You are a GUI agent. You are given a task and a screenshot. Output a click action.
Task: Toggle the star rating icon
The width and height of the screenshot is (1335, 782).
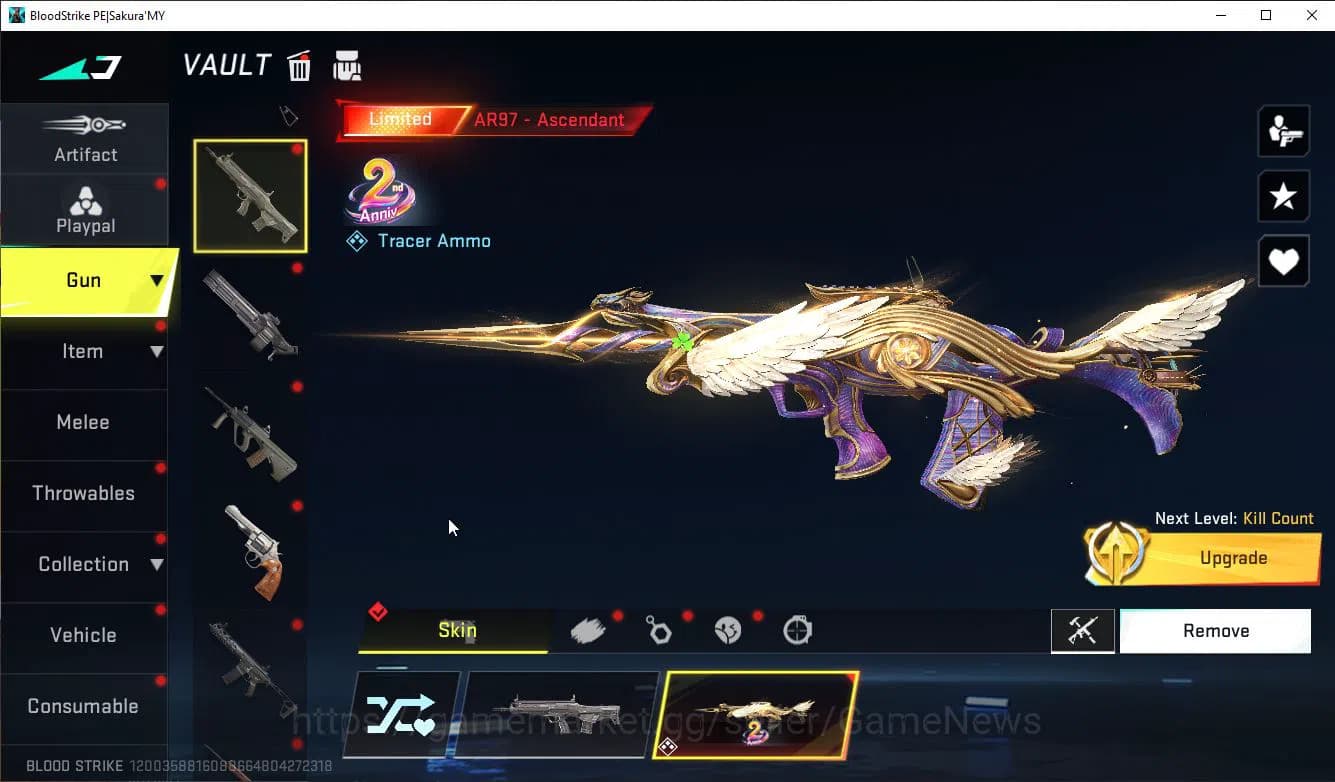[x=1283, y=196]
